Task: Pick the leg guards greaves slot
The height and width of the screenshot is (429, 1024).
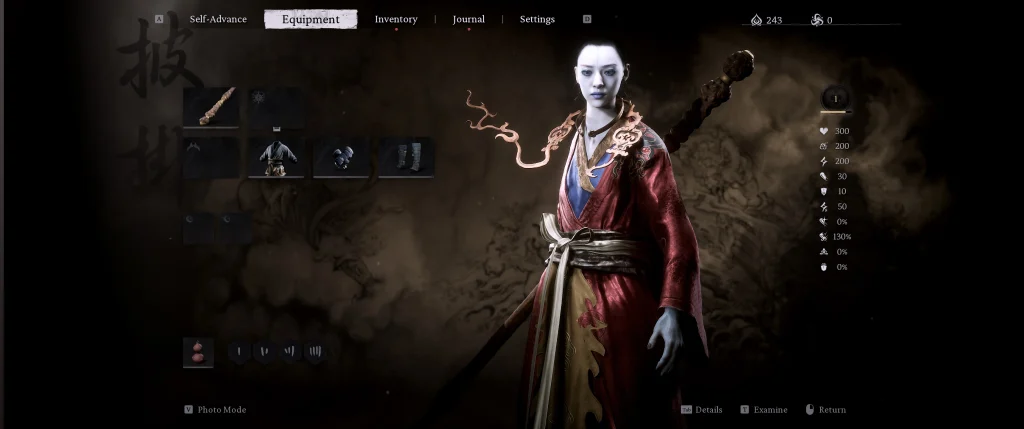Action: 405,158
